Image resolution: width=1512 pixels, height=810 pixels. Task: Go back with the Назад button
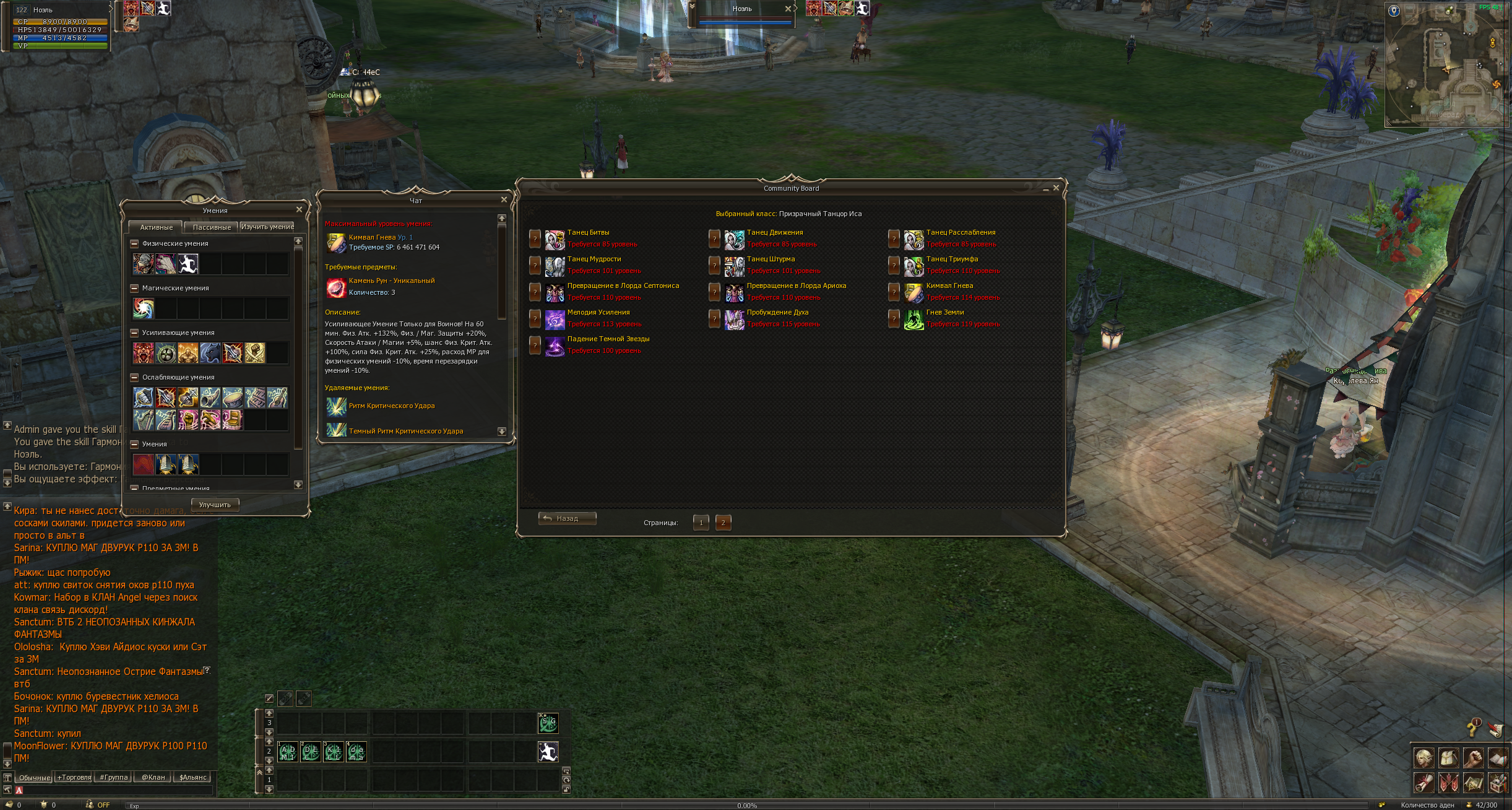tap(567, 518)
